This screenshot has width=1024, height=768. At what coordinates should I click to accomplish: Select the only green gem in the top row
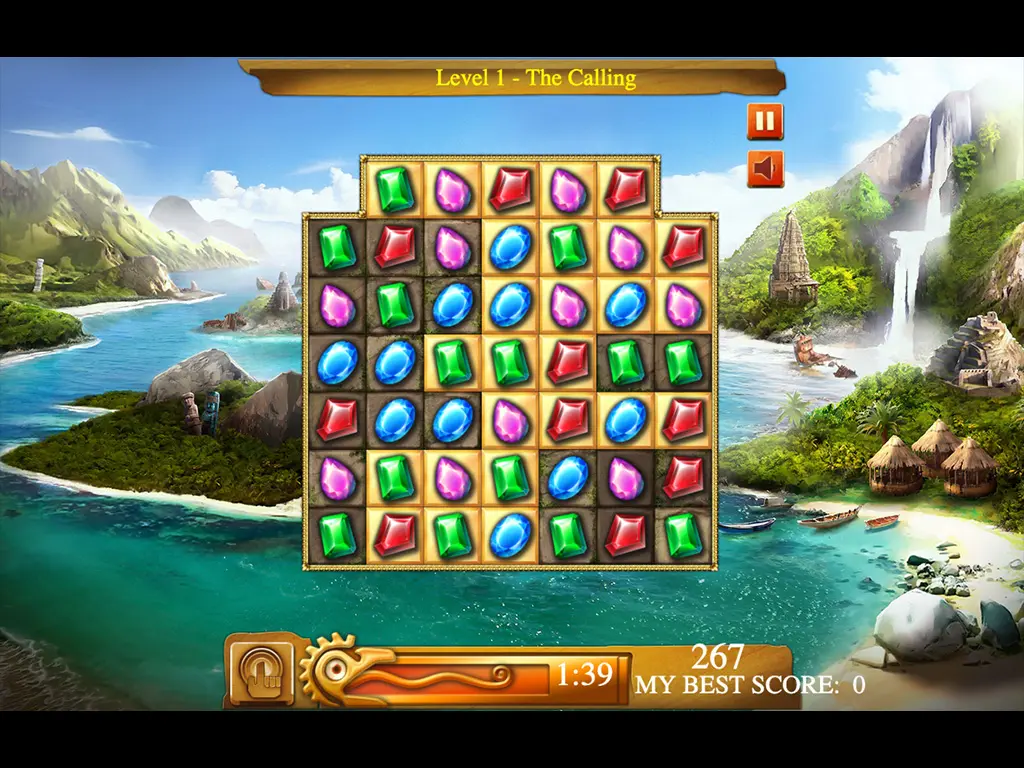[x=396, y=189]
